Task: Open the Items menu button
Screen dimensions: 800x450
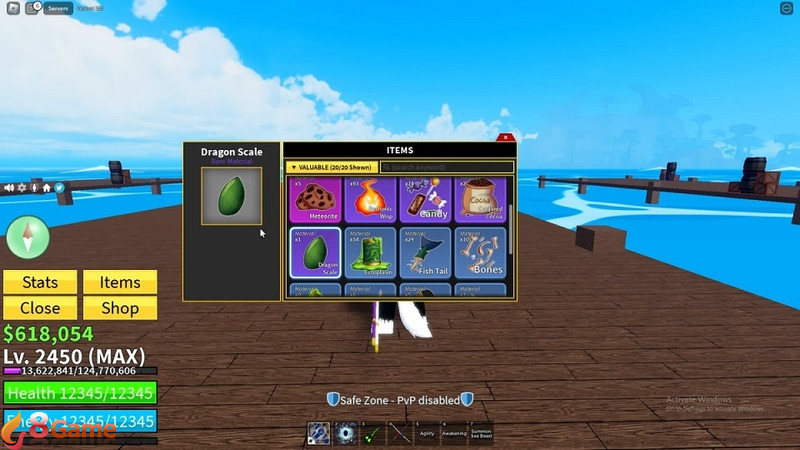Action: 120,283
